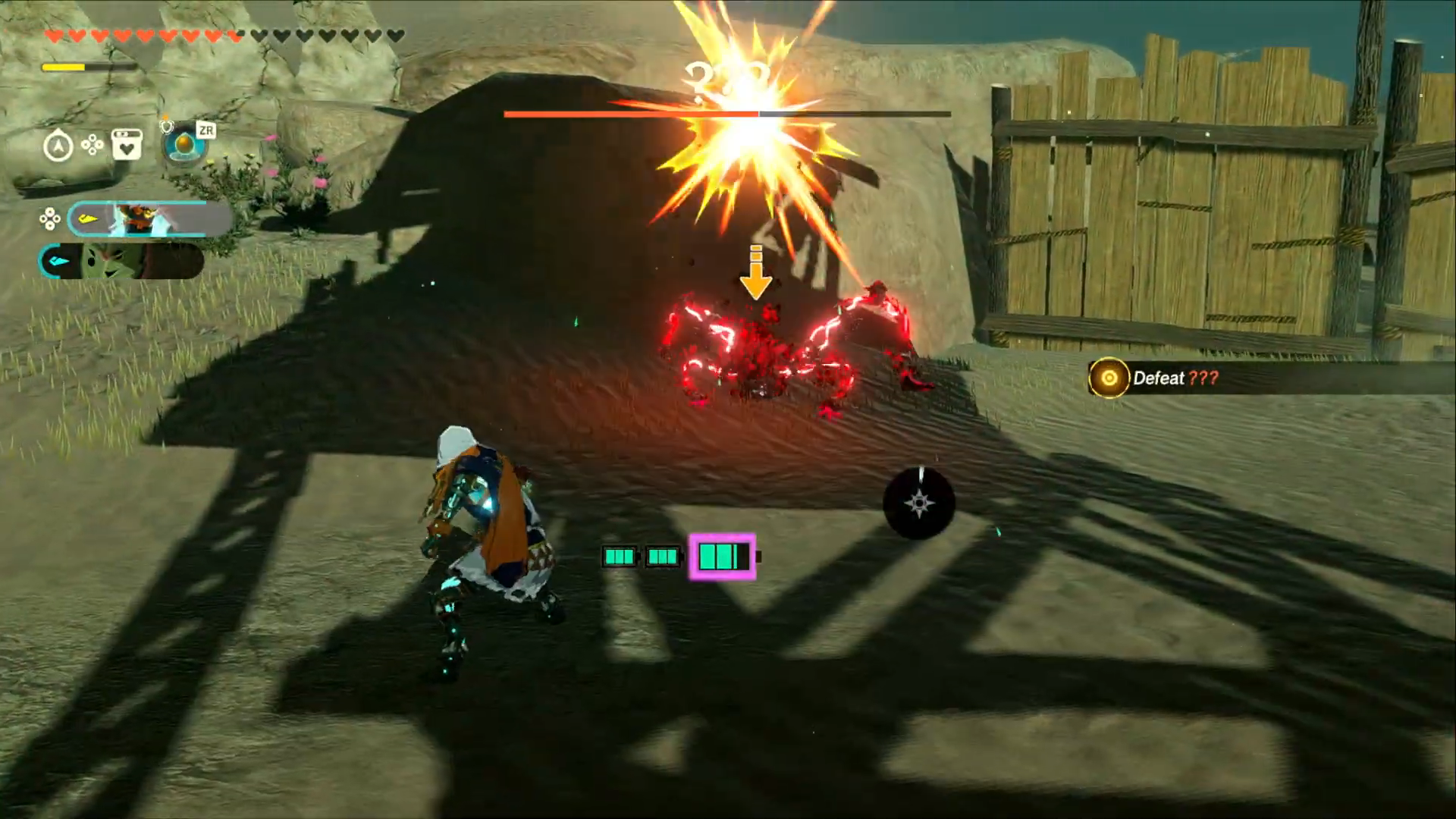Toggle the upper d-pad weapon selector
This screenshot has height=819, width=1456.
pyautogui.click(x=49, y=218)
